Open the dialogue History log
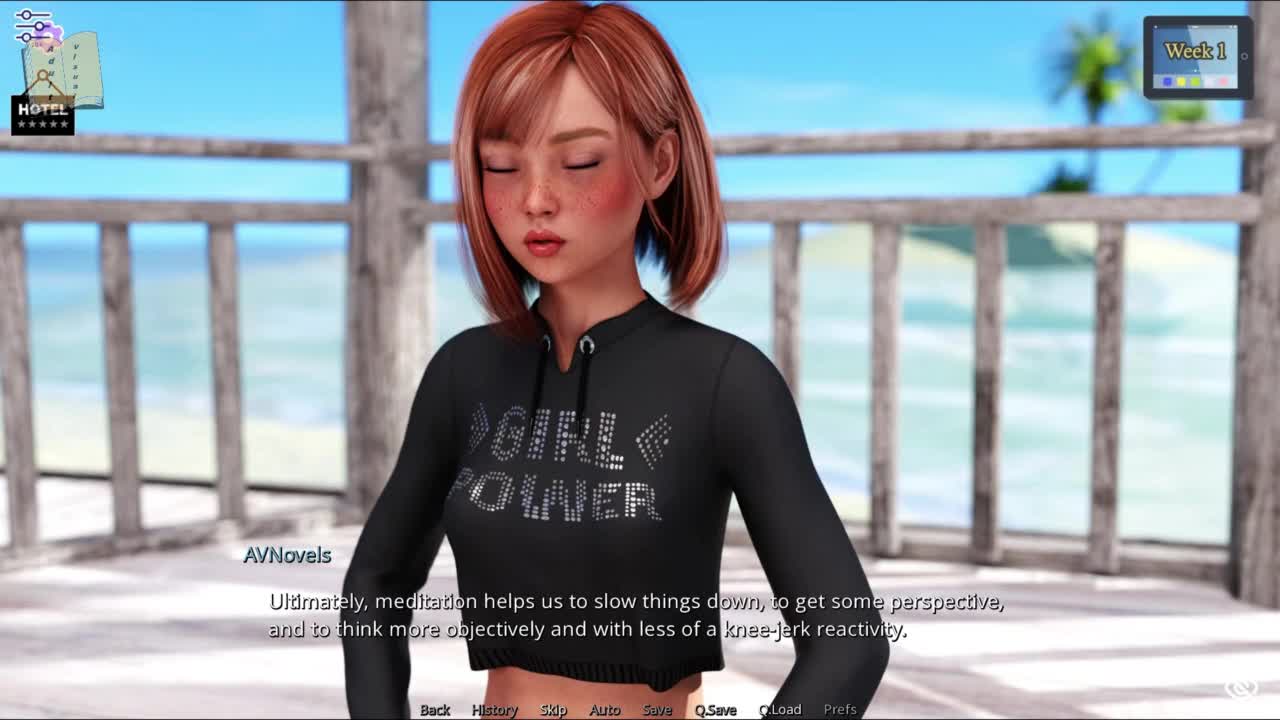Screen dimensions: 1280x720 click(x=494, y=709)
